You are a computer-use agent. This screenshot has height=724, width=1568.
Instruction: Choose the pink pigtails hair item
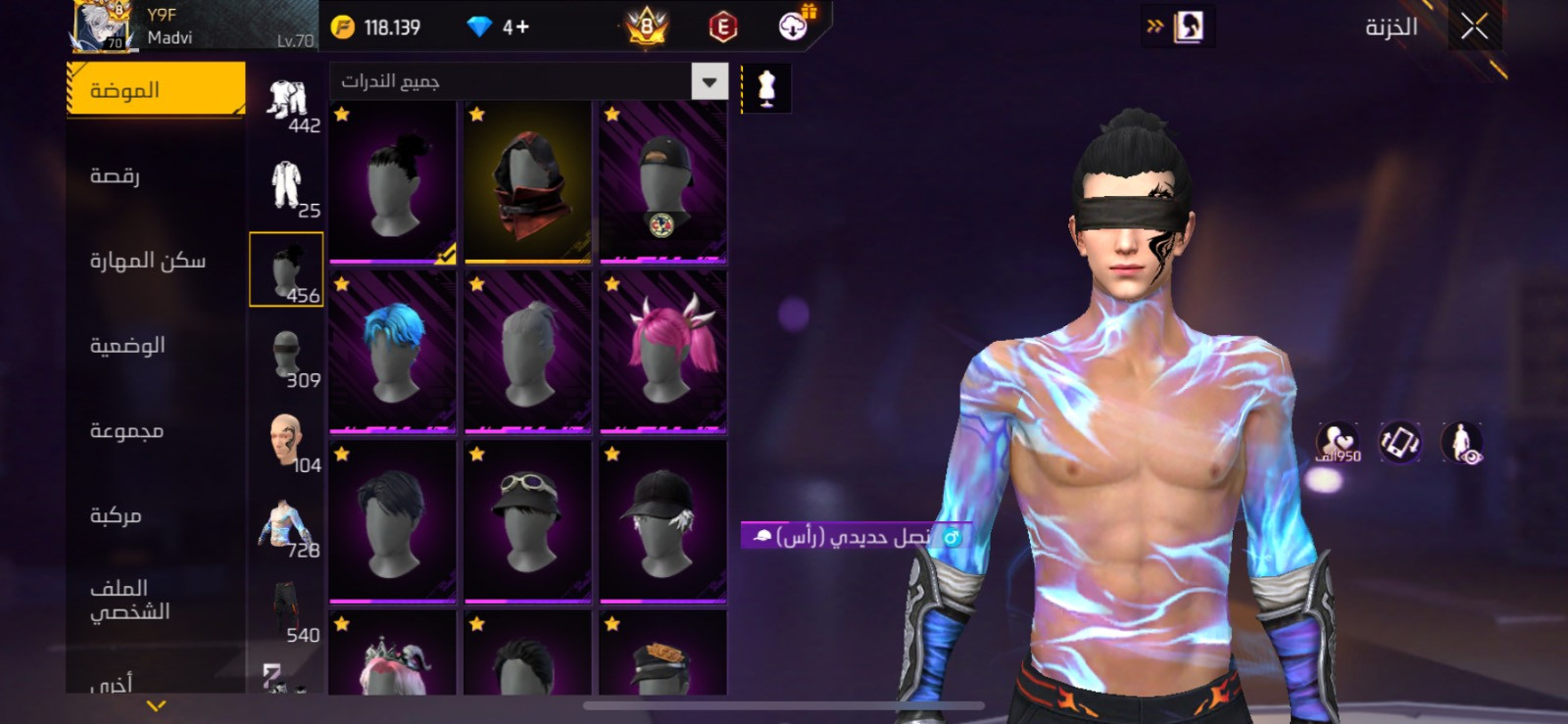tap(663, 351)
